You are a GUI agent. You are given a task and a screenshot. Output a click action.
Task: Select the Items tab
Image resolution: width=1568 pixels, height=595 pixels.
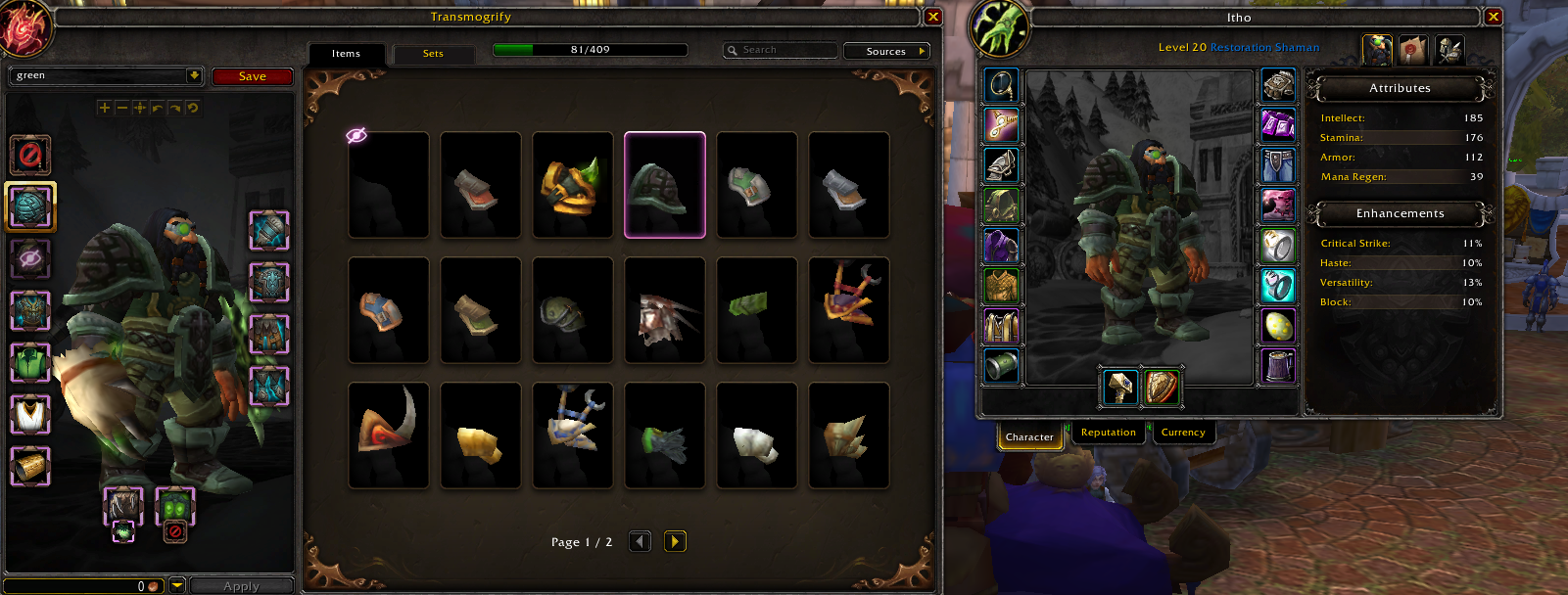pyautogui.click(x=346, y=54)
